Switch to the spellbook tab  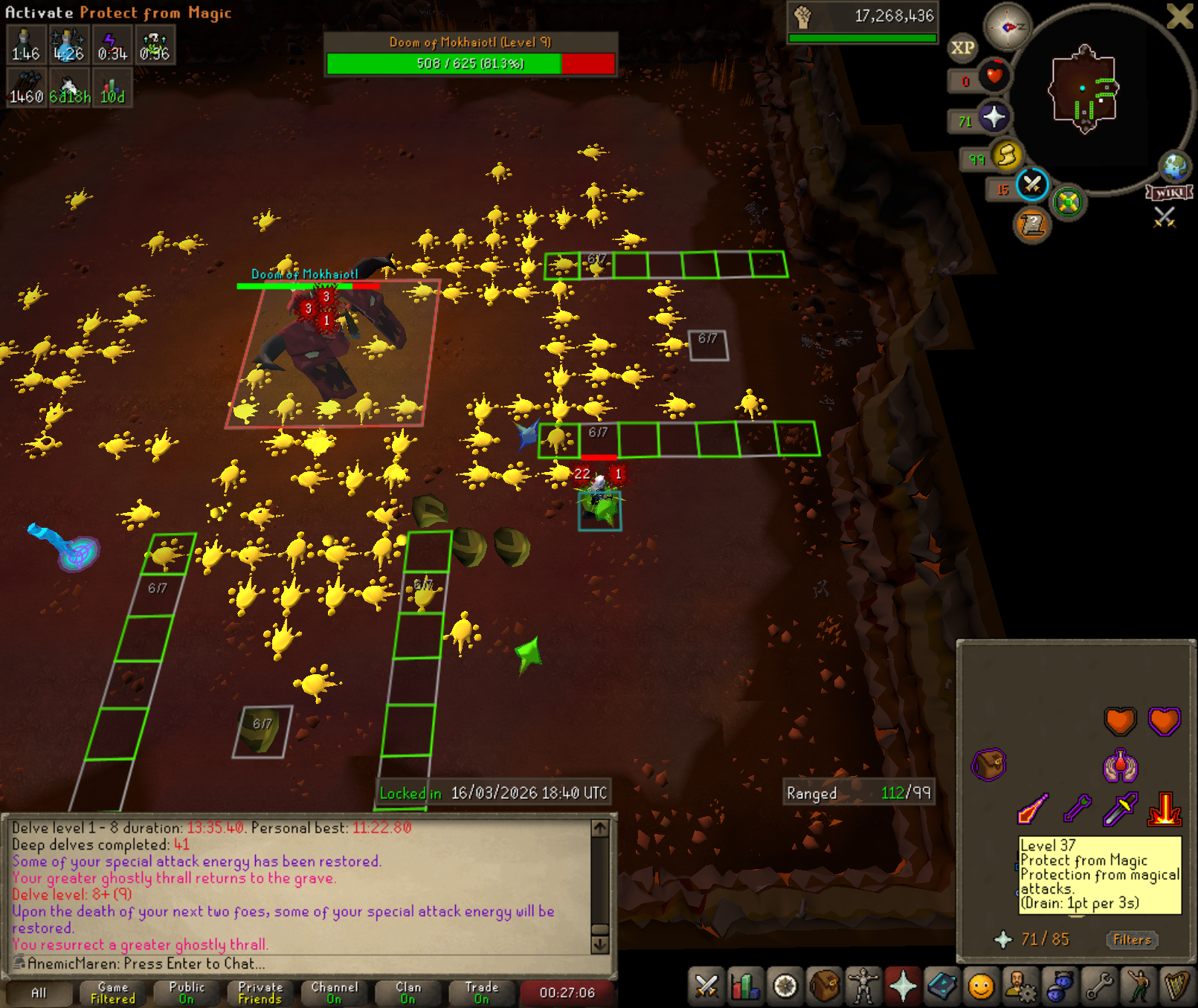tap(942, 986)
